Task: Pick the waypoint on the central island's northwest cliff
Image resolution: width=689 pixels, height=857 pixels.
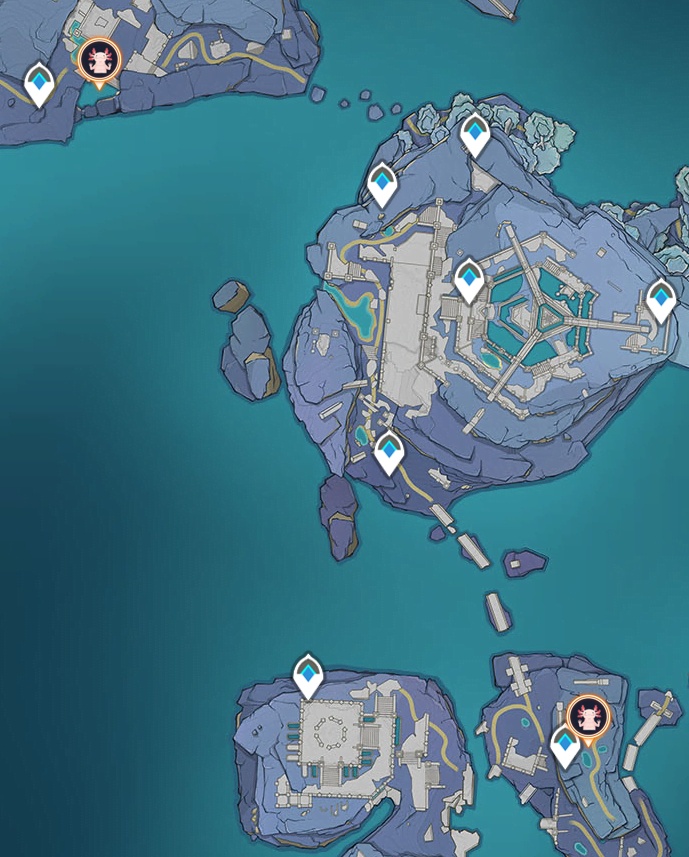Action: pyautogui.click(x=382, y=184)
